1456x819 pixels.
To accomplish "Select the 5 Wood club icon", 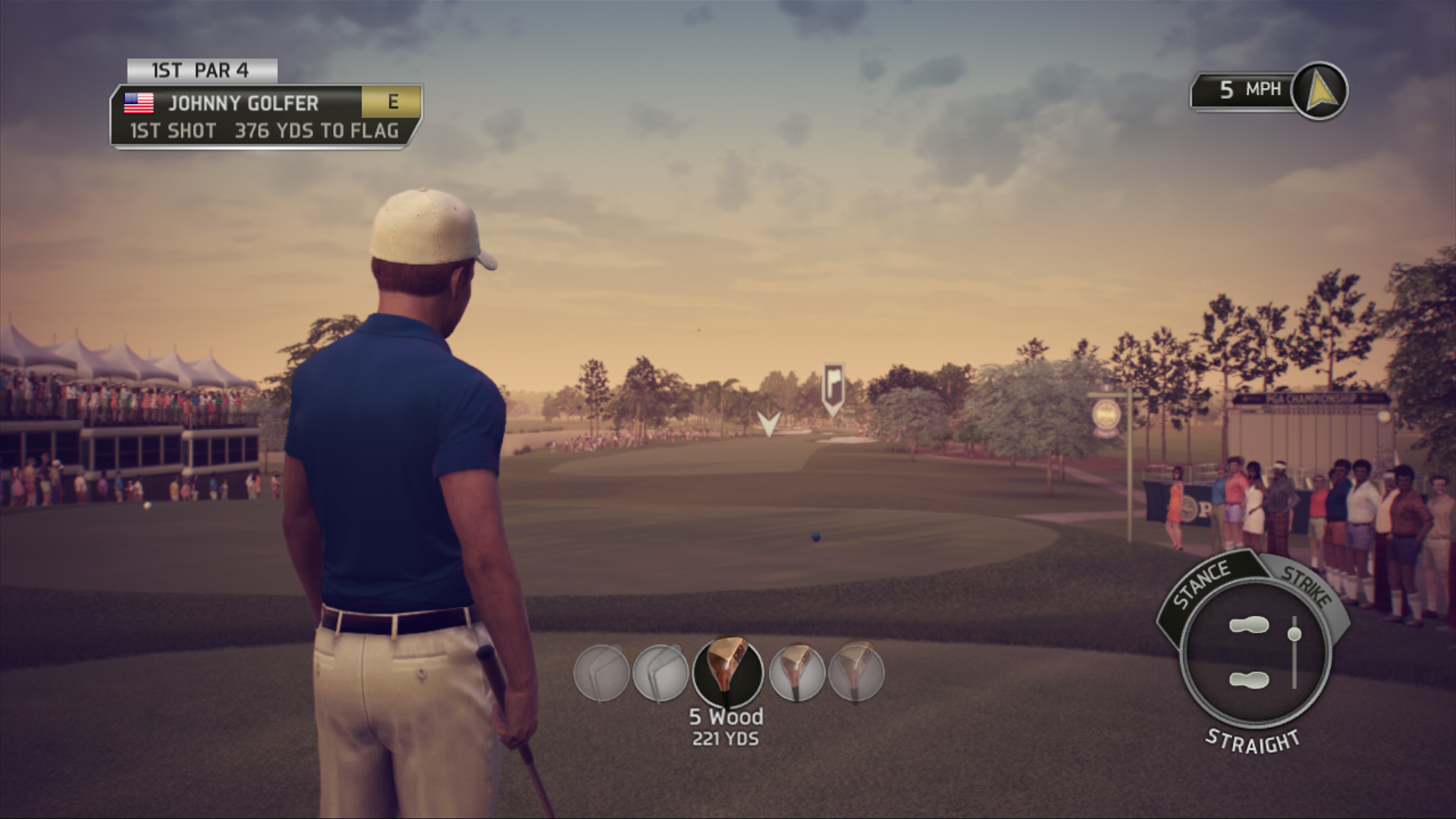I will point(727,673).
